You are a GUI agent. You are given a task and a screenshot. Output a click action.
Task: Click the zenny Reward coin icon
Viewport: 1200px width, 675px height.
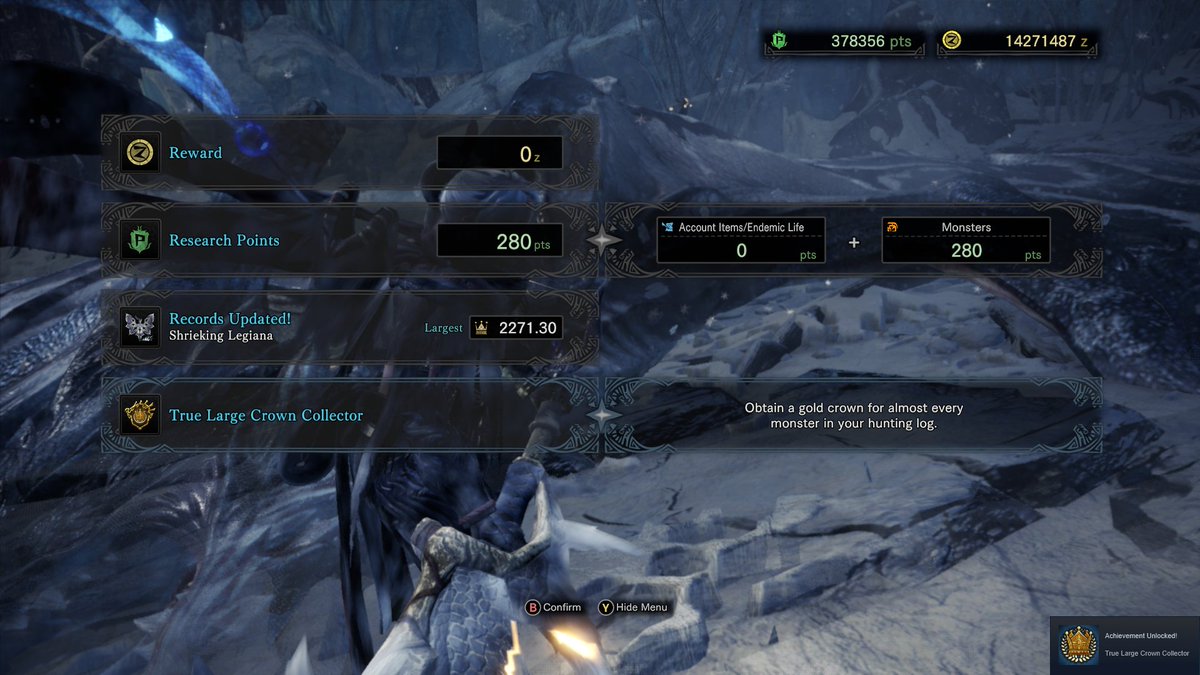tap(139, 153)
